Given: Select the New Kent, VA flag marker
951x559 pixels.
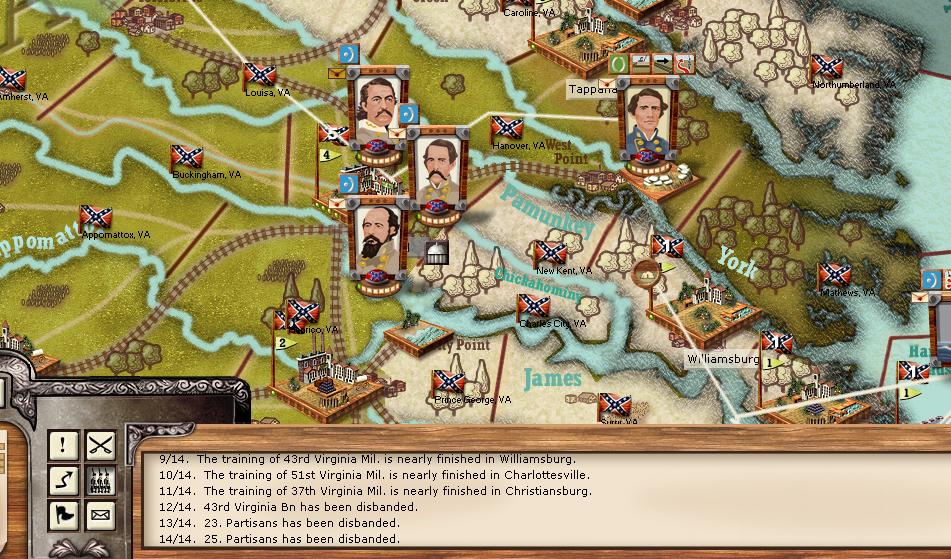Looking at the screenshot, I should [x=550, y=254].
